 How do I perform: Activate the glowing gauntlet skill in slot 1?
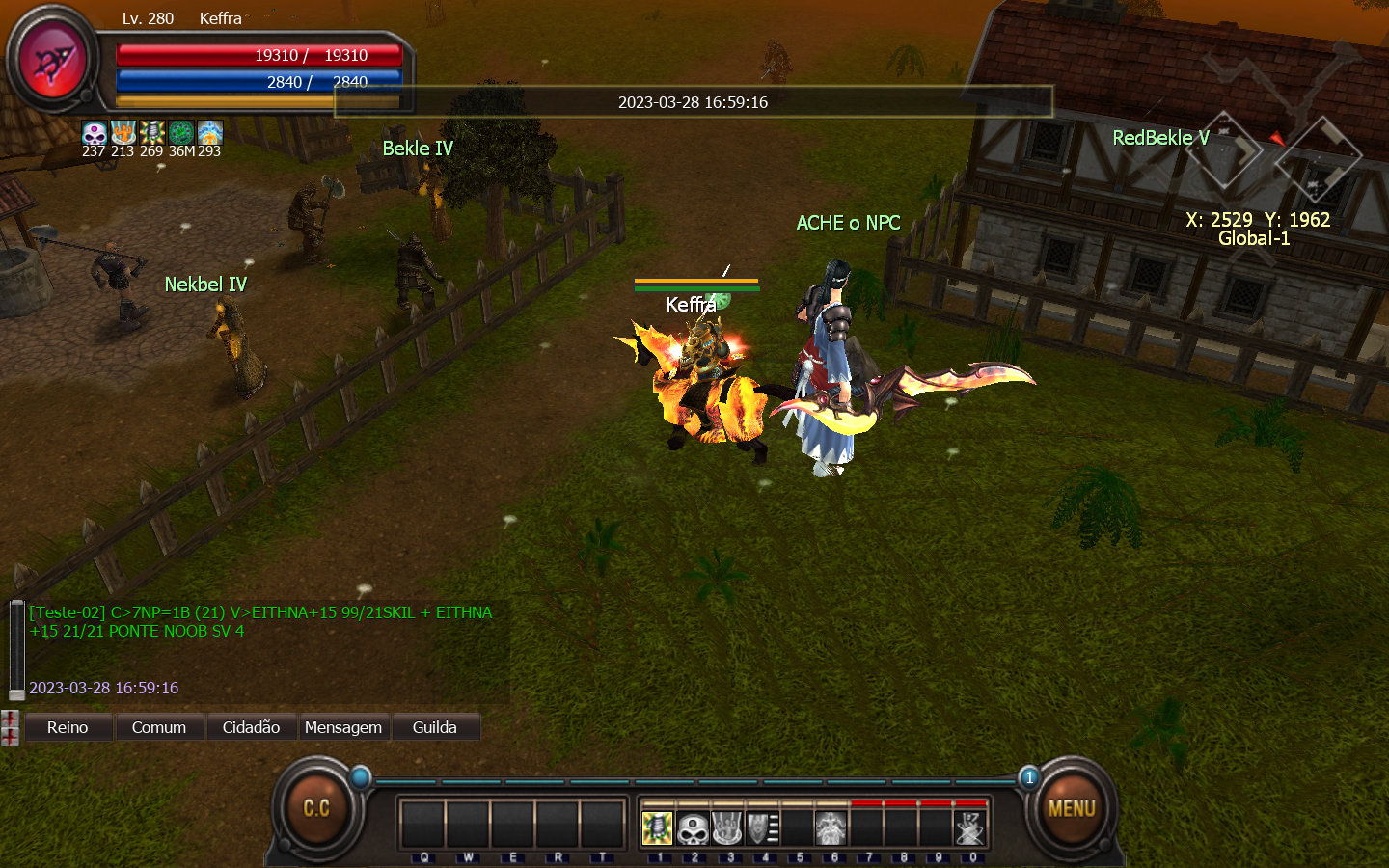point(658,827)
